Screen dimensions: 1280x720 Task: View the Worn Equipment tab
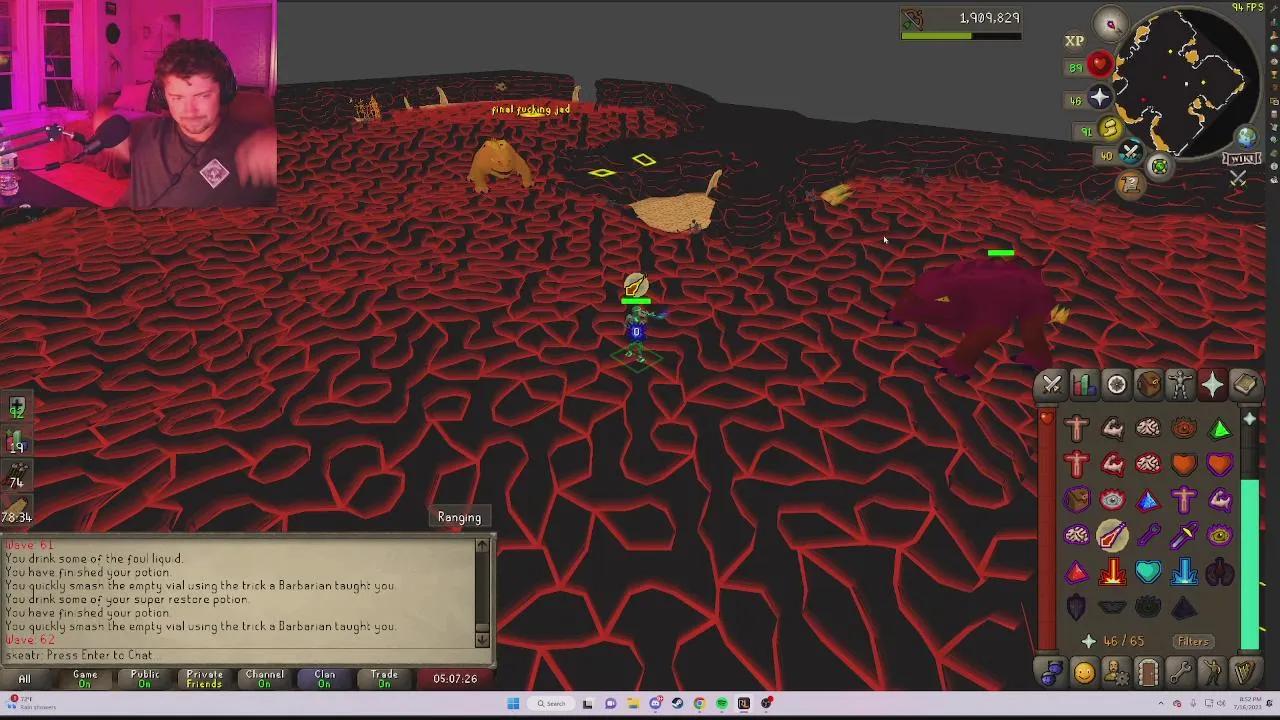[1180, 384]
